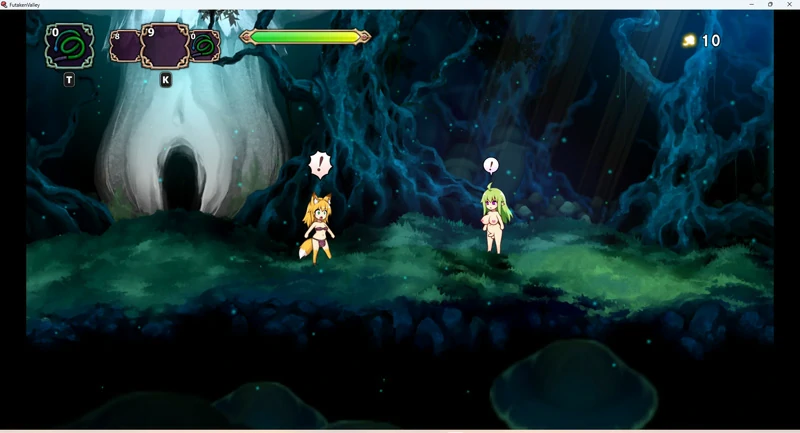Viewport: 800px width, 433px height.
Task: Select the small empty slot numbered 8
Action: click(x=125, y=47)
